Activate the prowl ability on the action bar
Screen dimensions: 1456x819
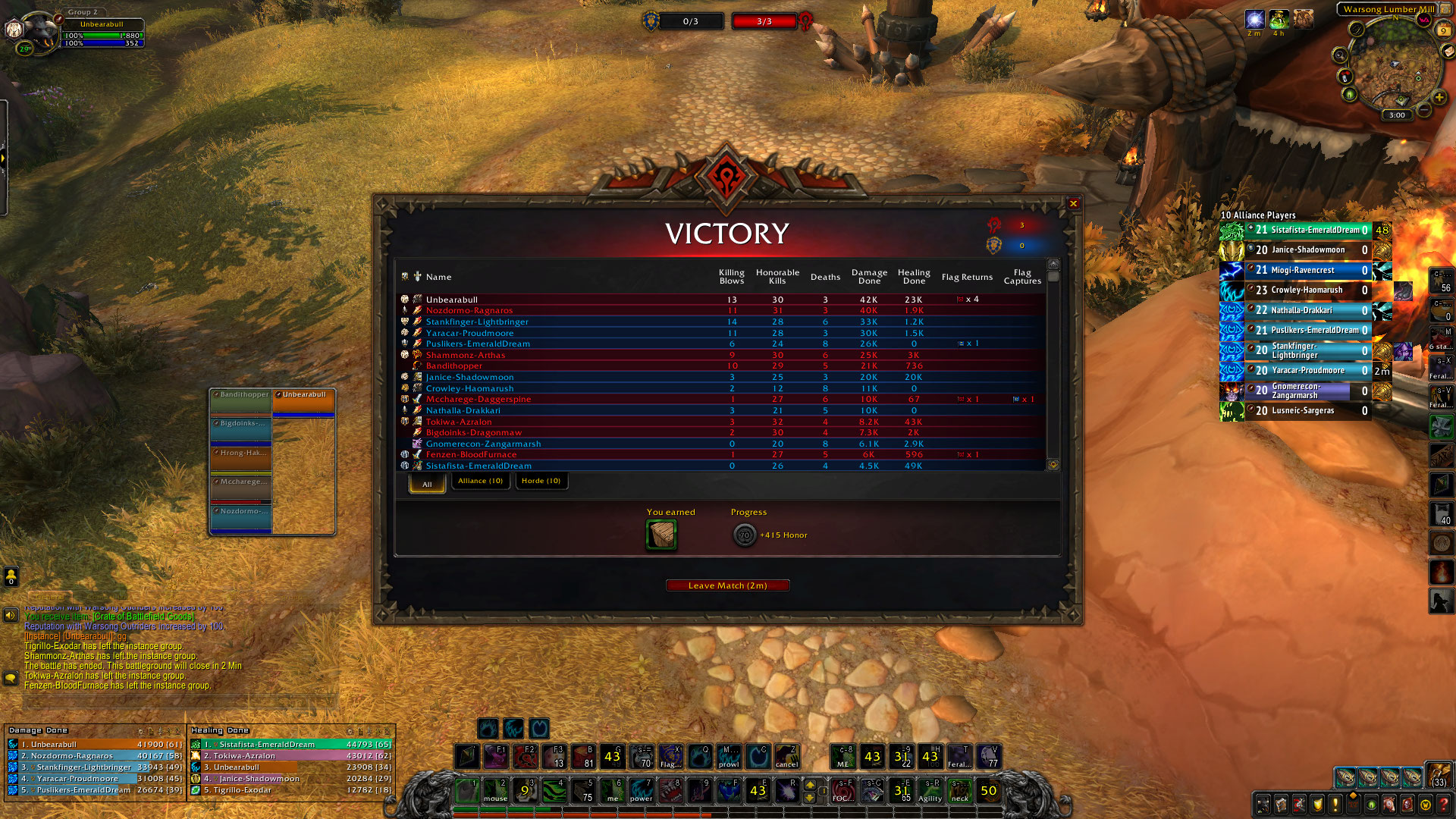click(x=728, y=757)
